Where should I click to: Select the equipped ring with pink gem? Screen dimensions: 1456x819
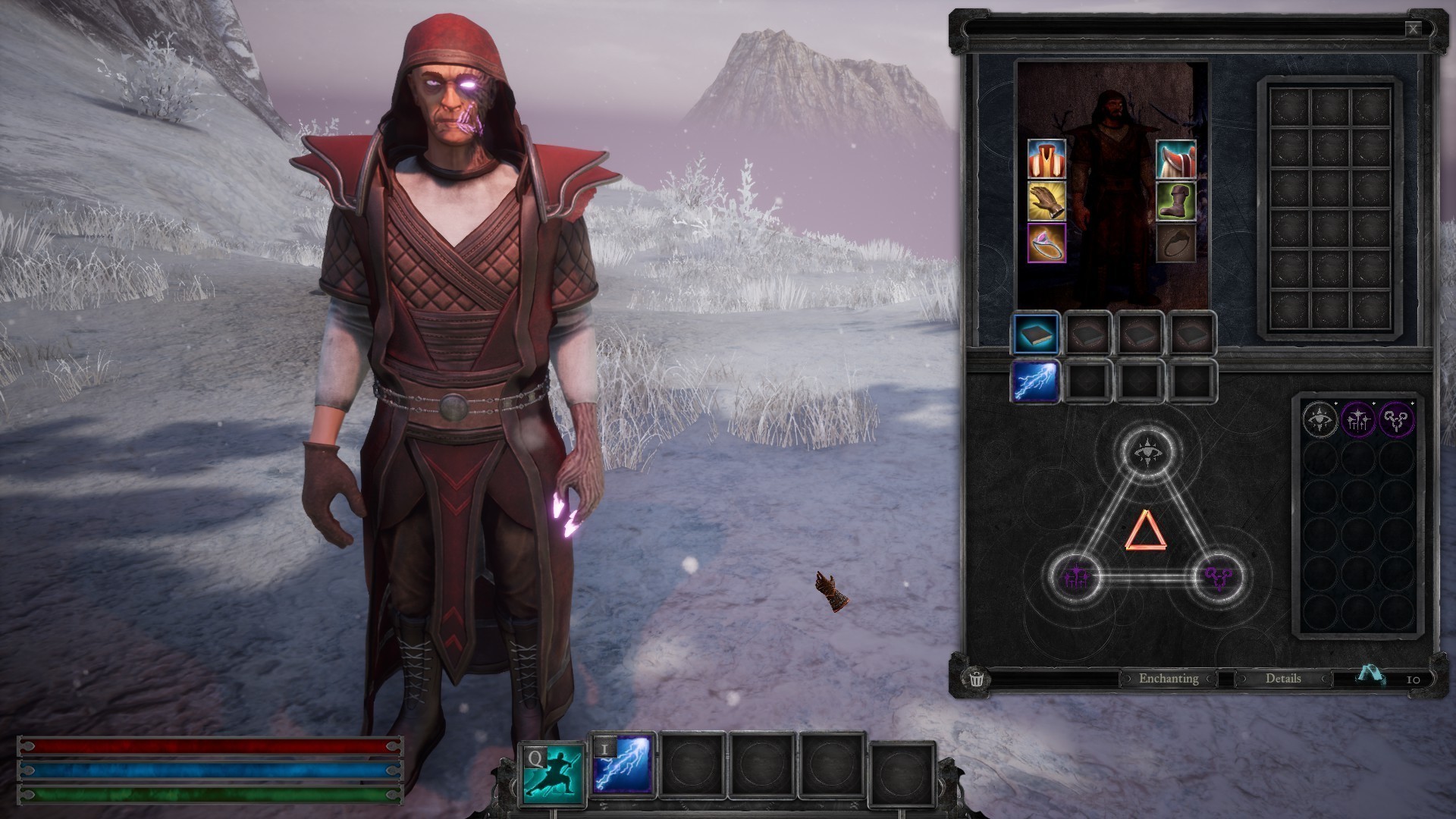[1046, 243]
